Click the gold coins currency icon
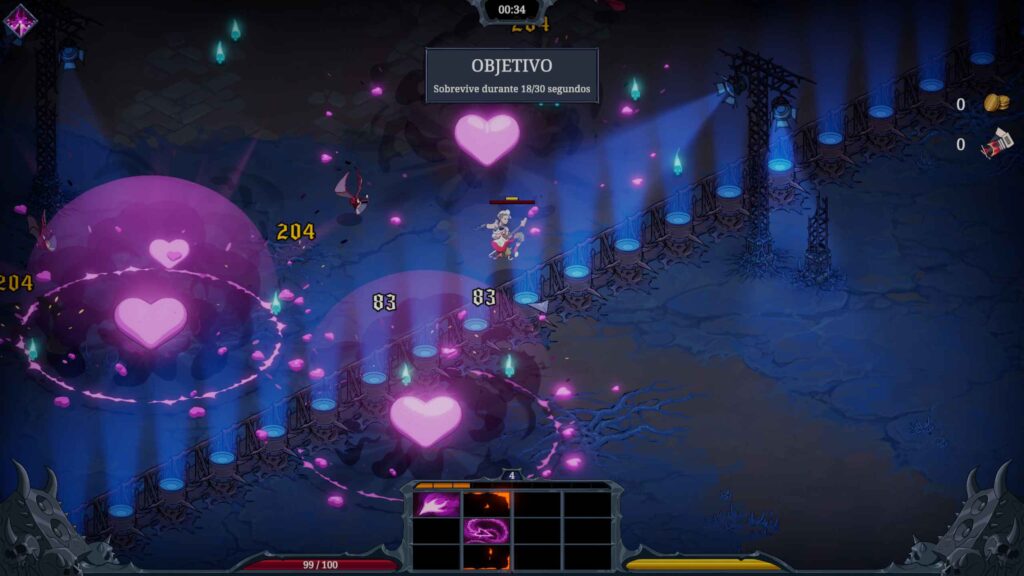Image resolution: width=1024 pixels, height=576 pixels. (x=996, y=103)
